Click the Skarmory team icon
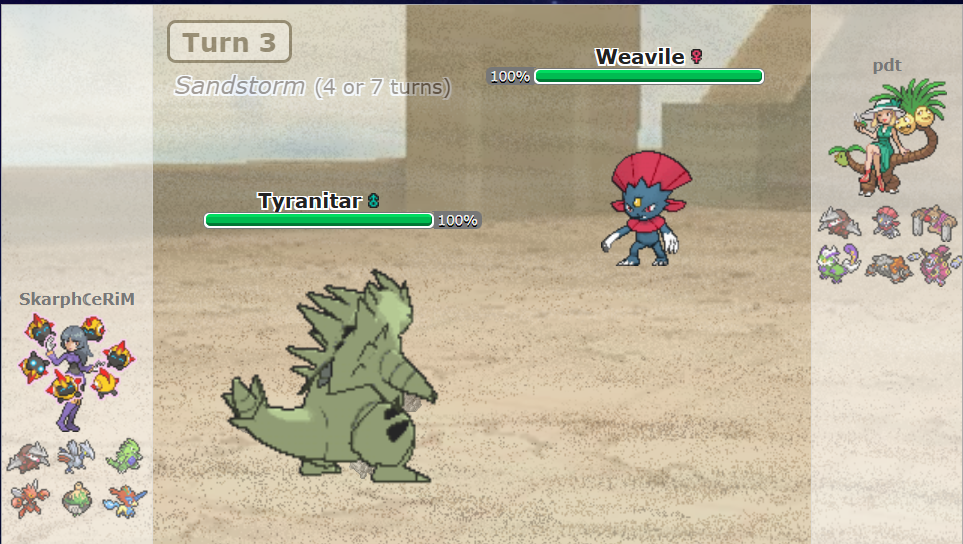 [76, 457]
